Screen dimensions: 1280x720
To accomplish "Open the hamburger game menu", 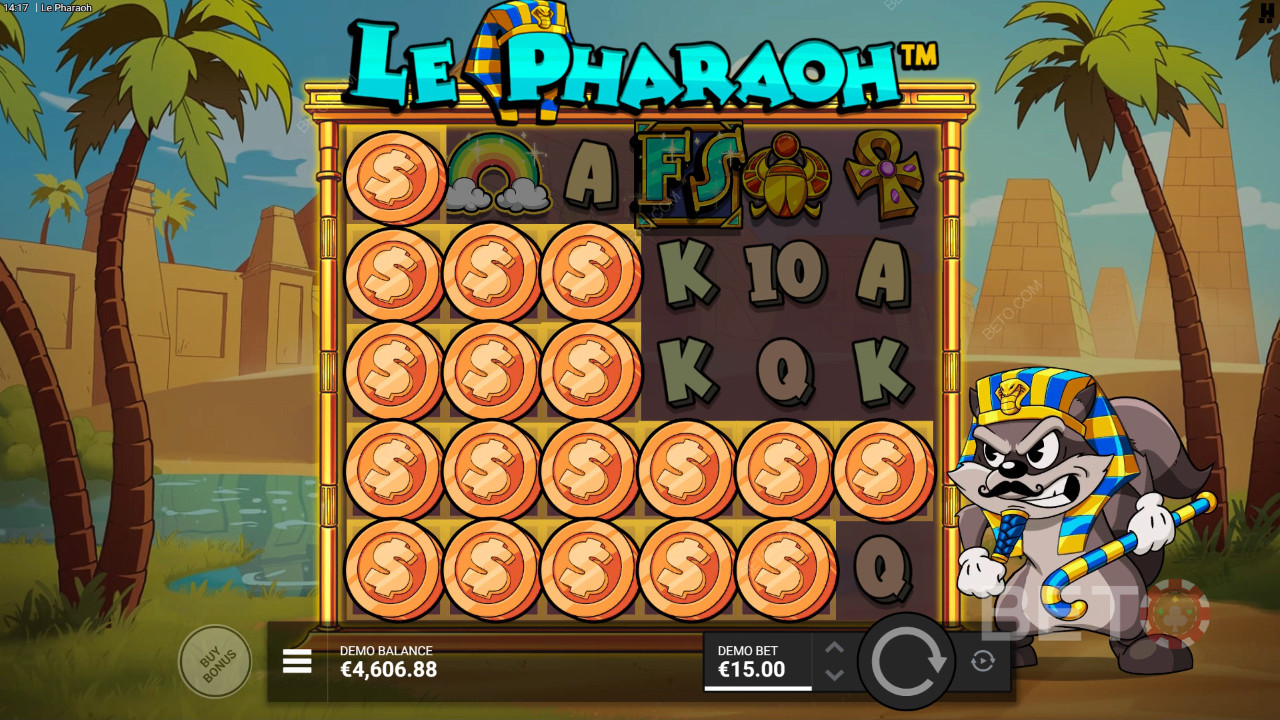I will click(x=297, y=661).
